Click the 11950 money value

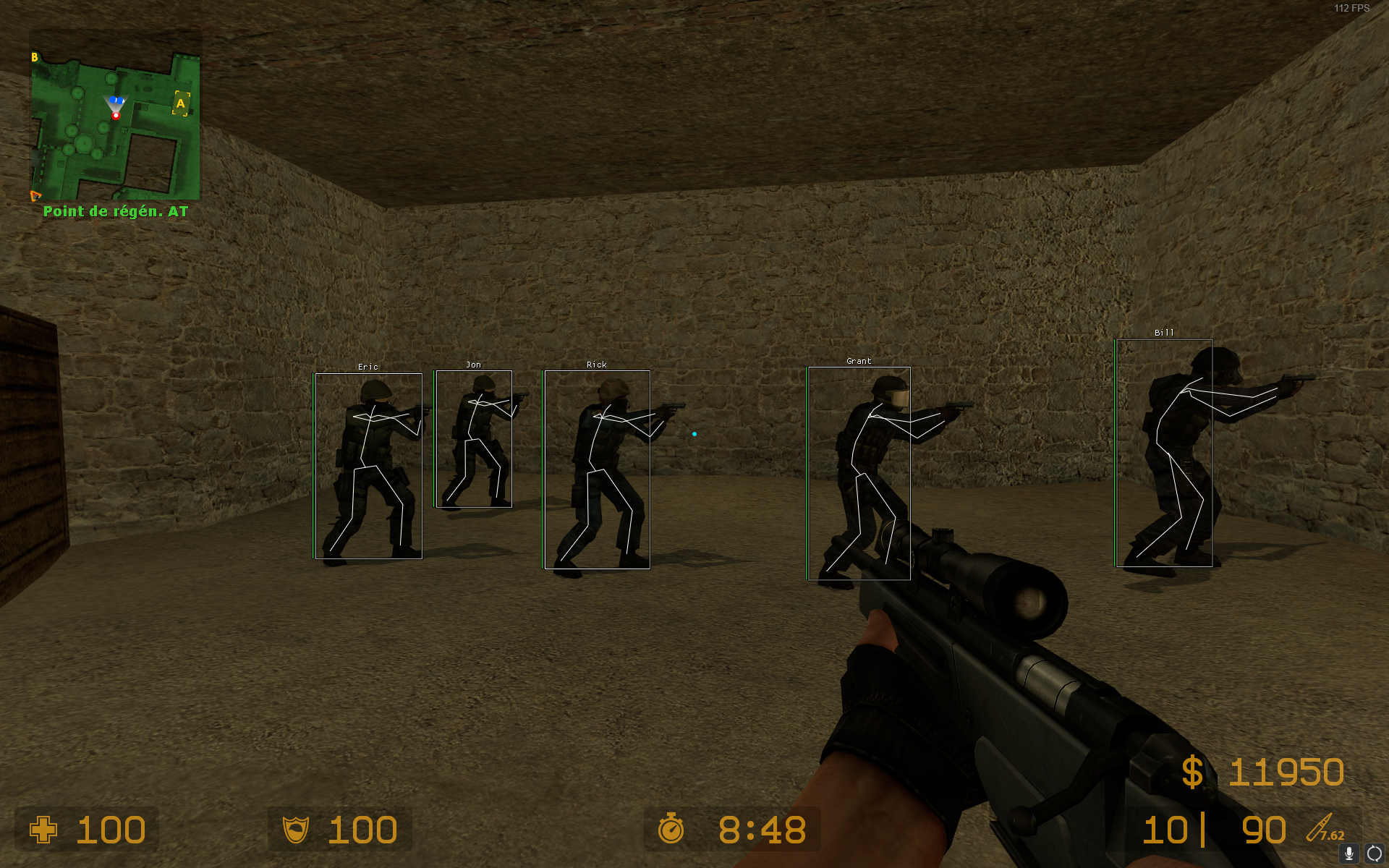point(1288,772)
